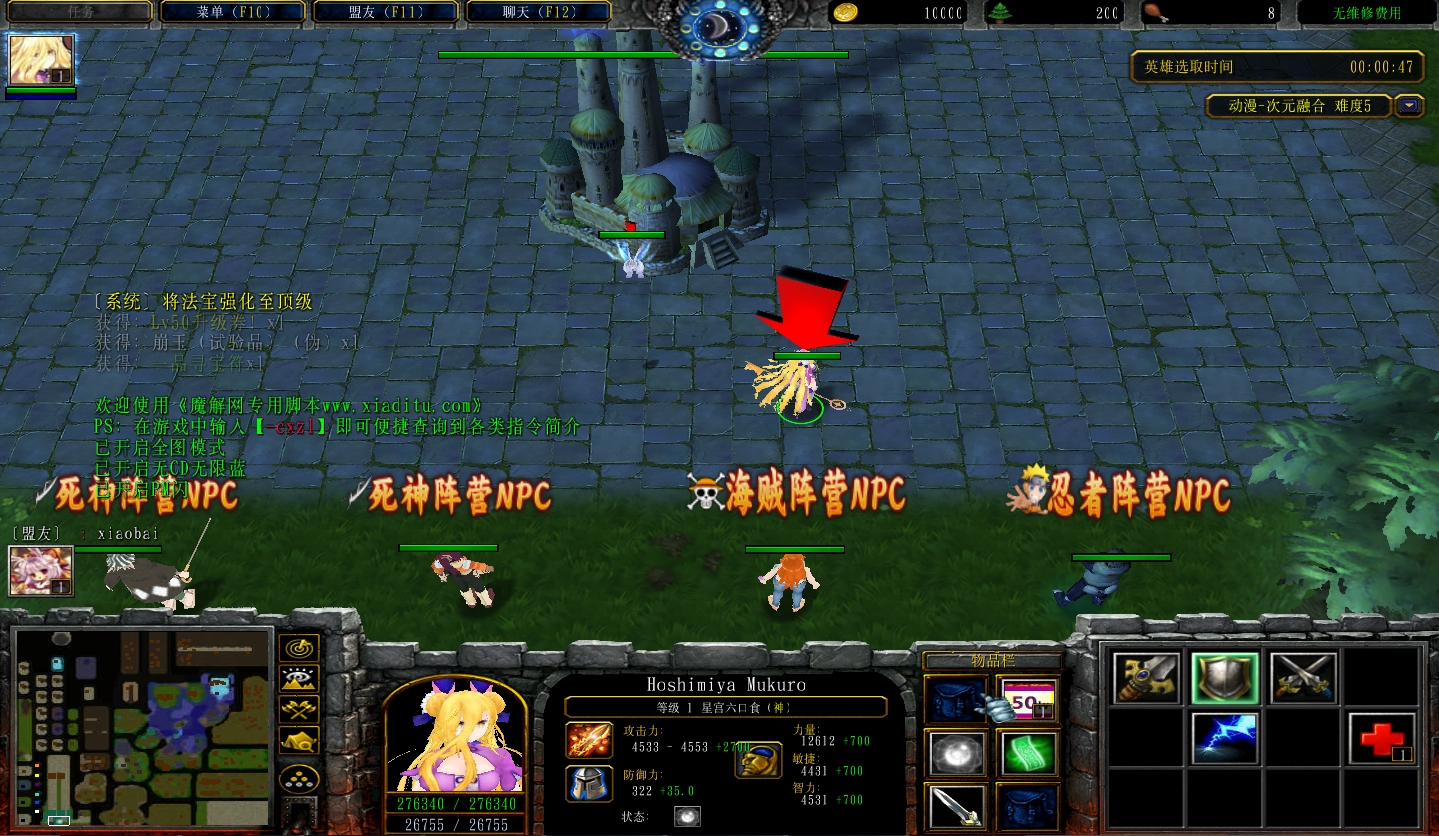1439x836 pixels.
Task: Open the red cross hero skills button
Action: click(x=1381, y=738)
